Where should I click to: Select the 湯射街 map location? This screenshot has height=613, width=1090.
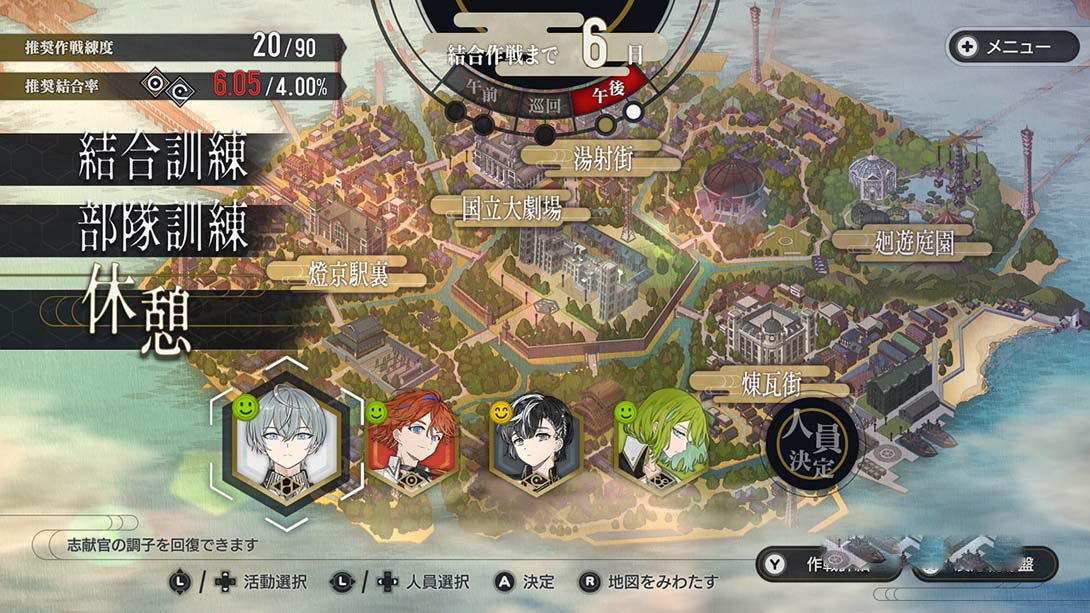tap(603, 158)
